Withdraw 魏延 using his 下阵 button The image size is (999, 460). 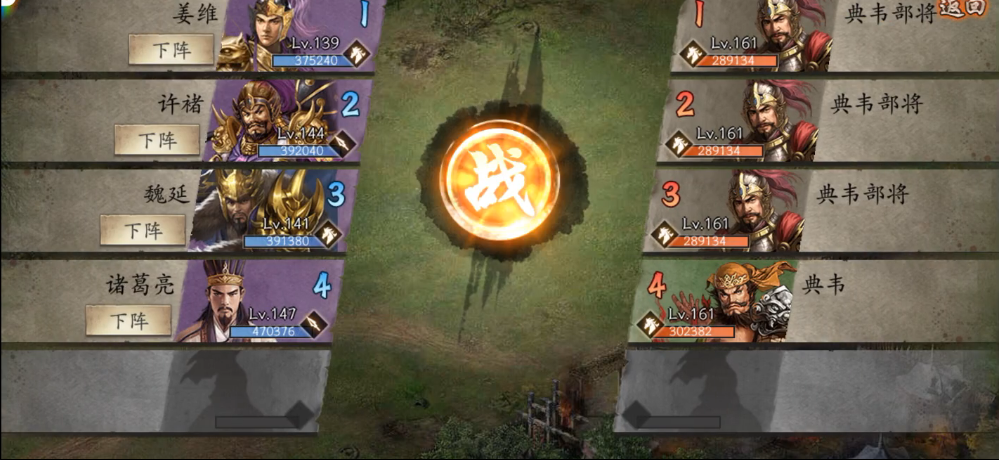(143, 229)
